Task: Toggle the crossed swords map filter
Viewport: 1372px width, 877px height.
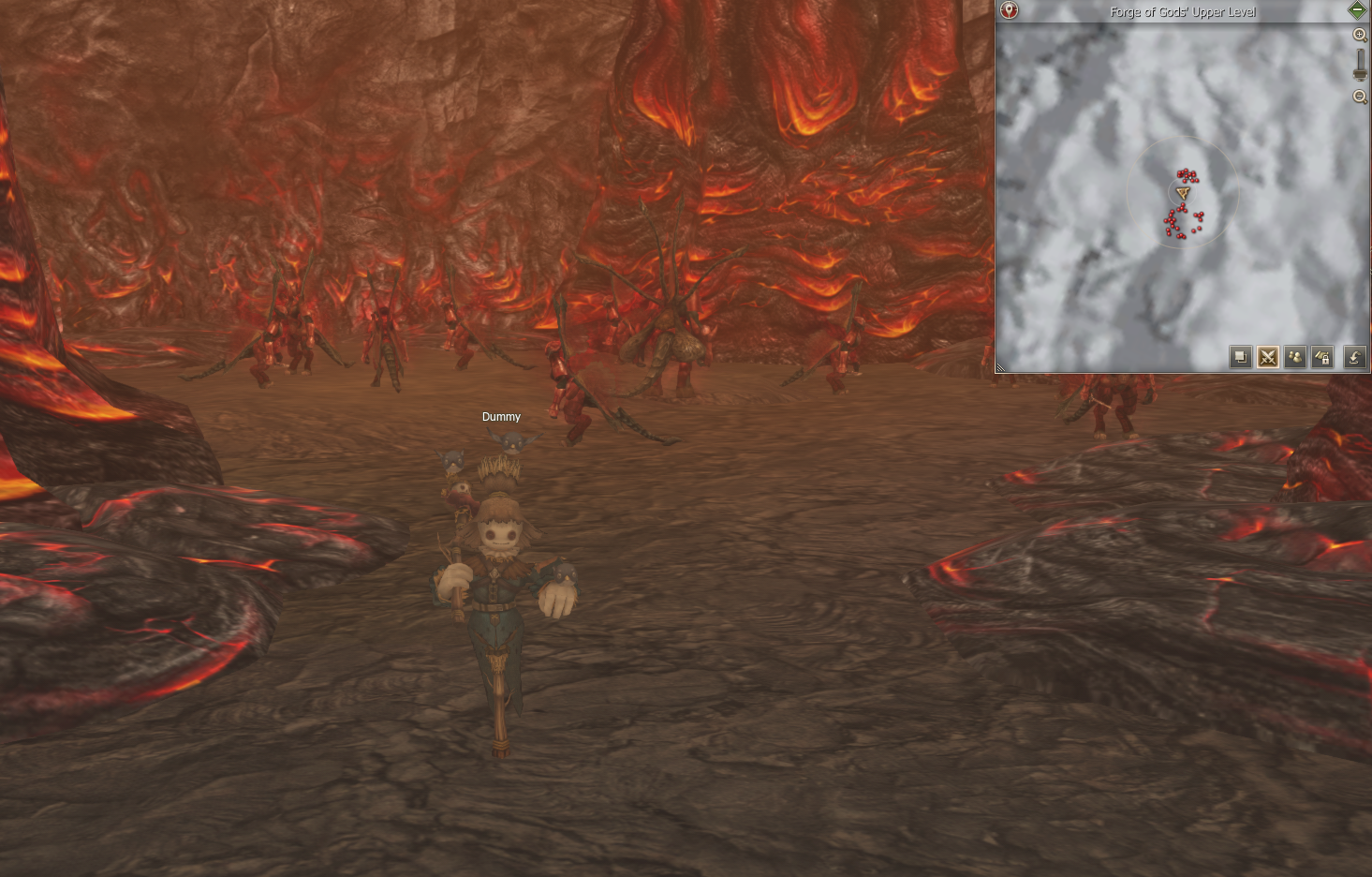Action: [x=1267, y=357]
